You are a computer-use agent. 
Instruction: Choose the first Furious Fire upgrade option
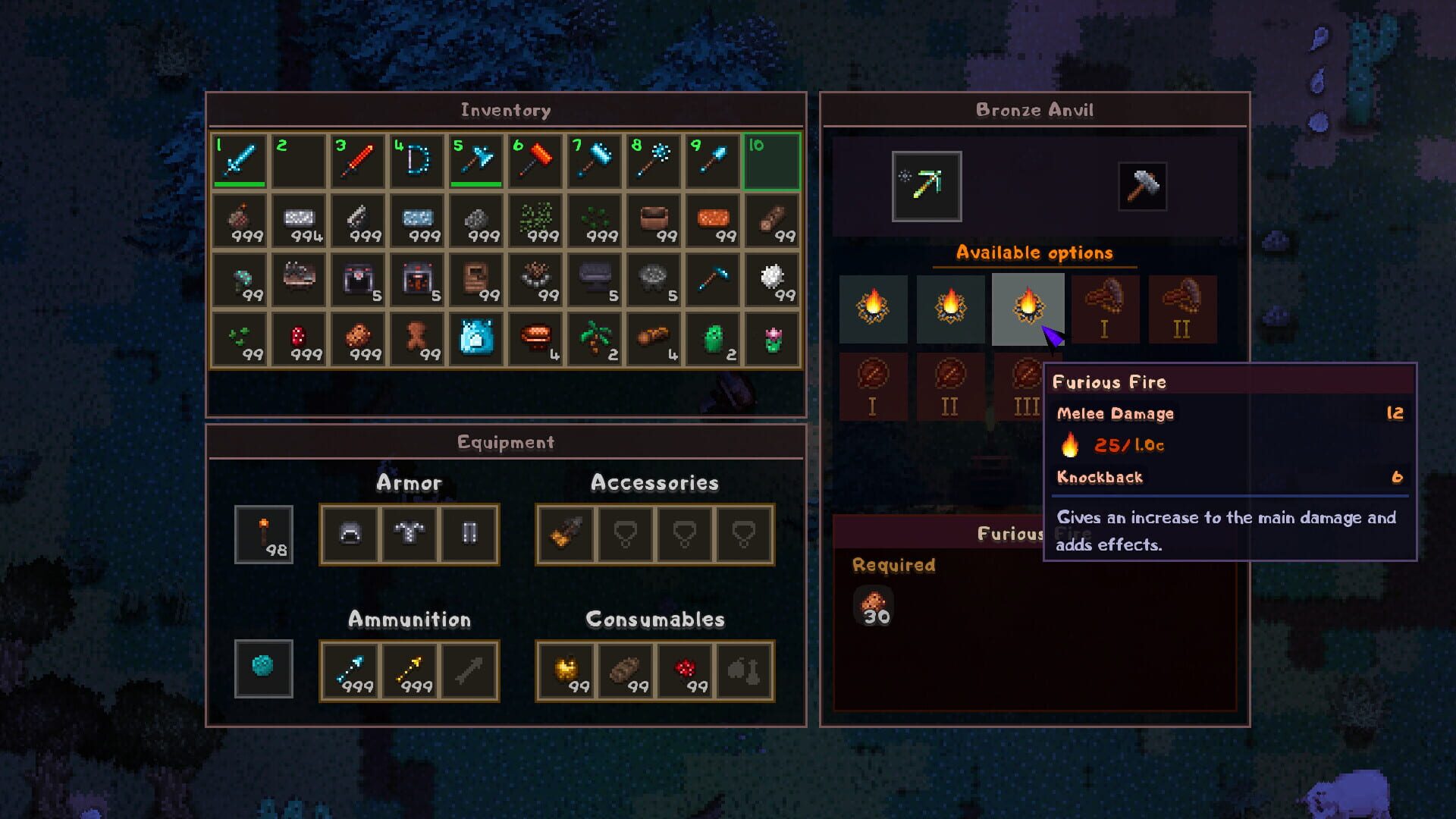(874, 309)
